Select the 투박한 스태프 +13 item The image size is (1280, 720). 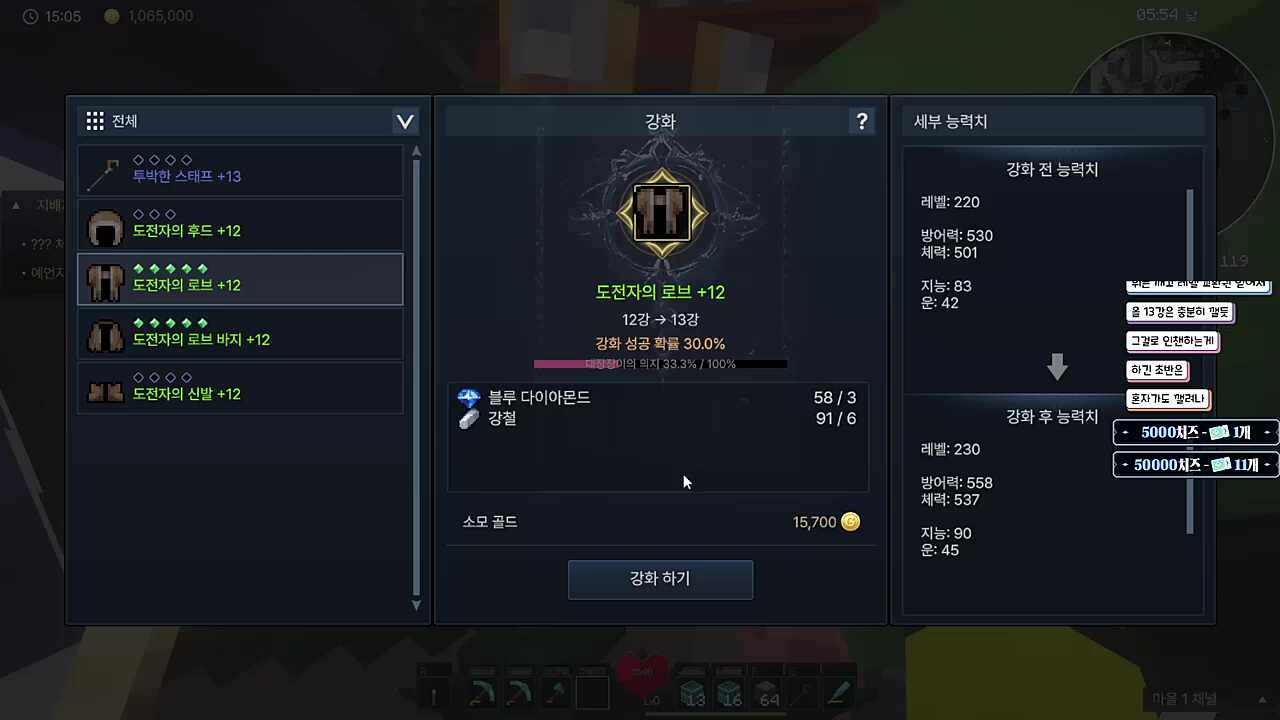240,170
